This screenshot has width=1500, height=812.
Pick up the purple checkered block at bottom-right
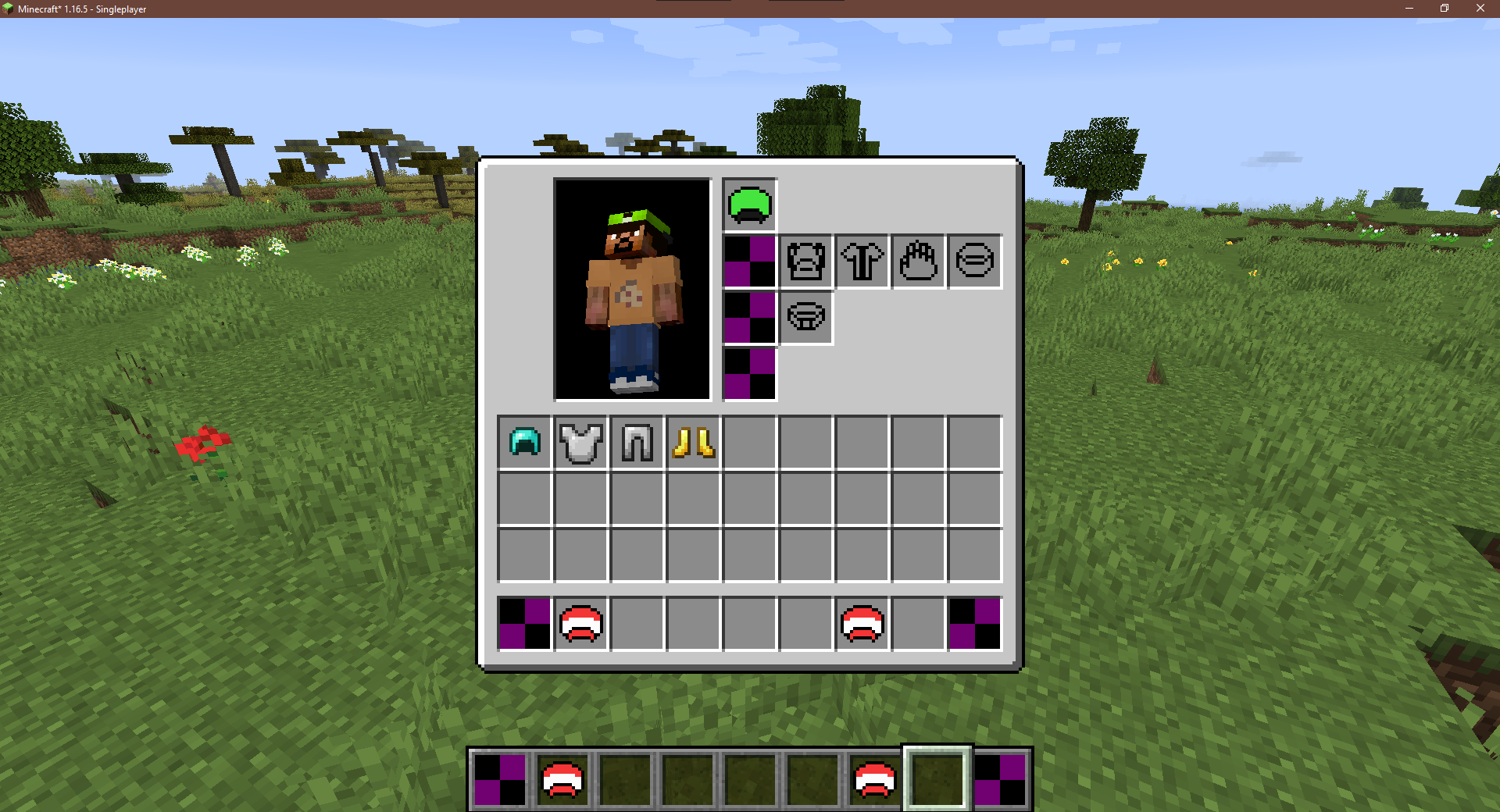[x=974, y=623]
